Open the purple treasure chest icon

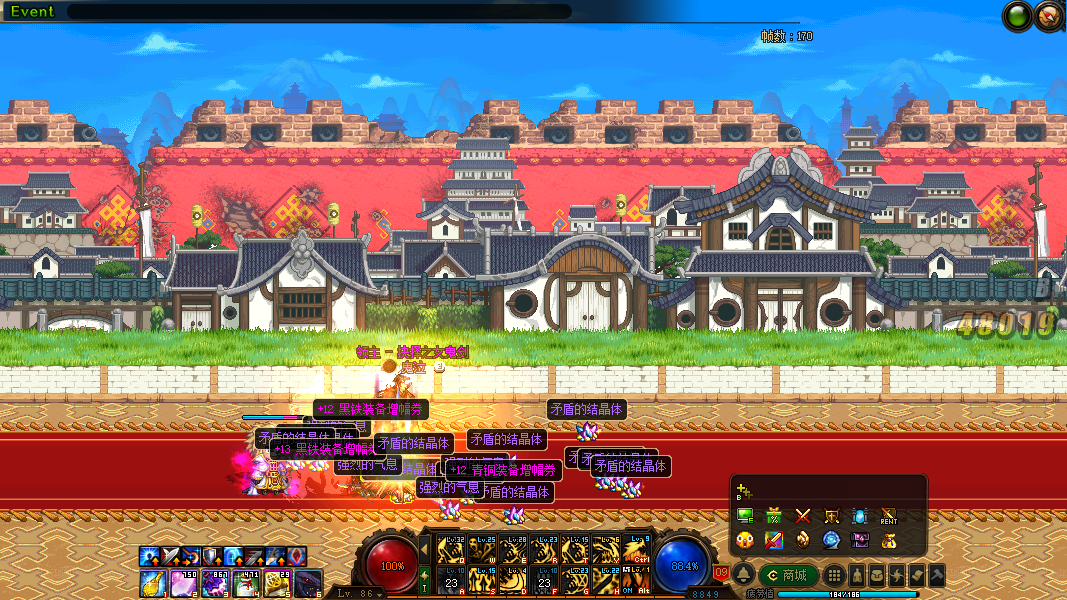pos(859,540)
